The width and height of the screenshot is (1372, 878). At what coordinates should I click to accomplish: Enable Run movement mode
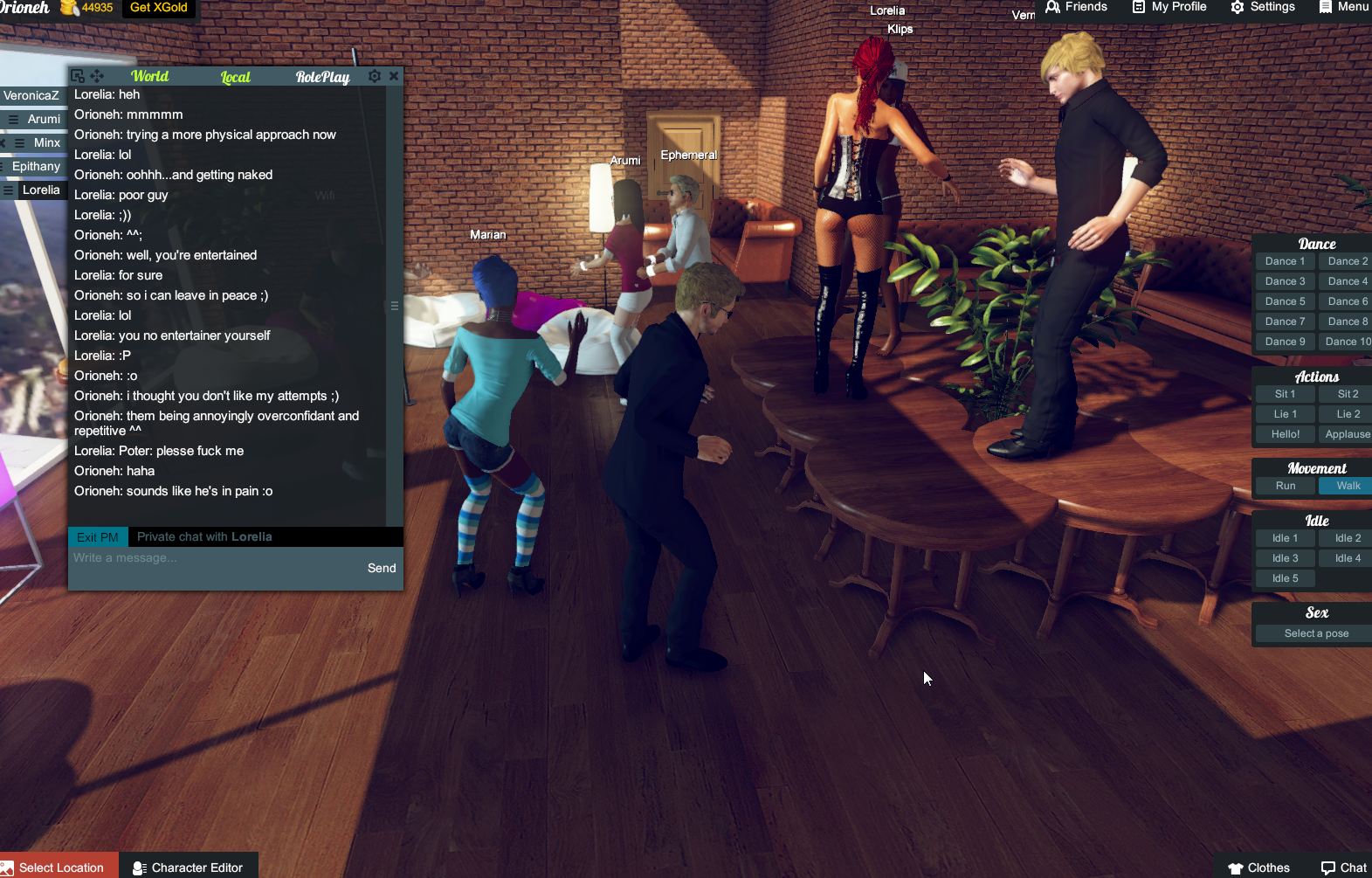(1284, 485)
